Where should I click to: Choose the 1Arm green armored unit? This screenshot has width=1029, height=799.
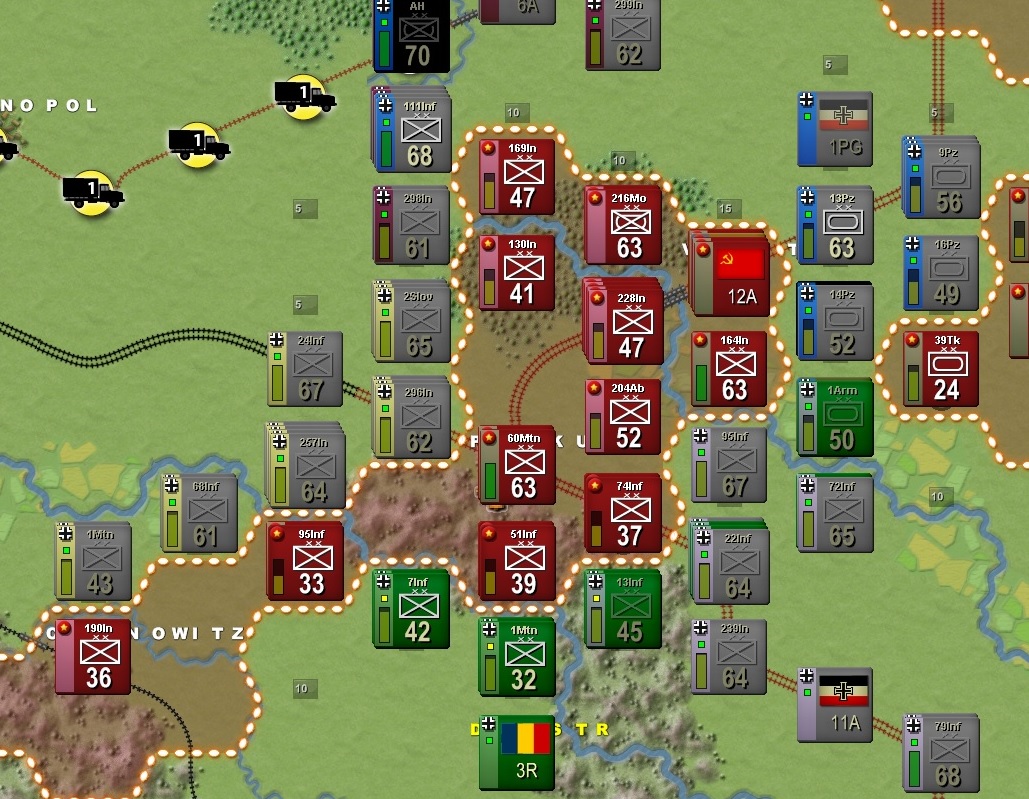click(x=836, y=418)
